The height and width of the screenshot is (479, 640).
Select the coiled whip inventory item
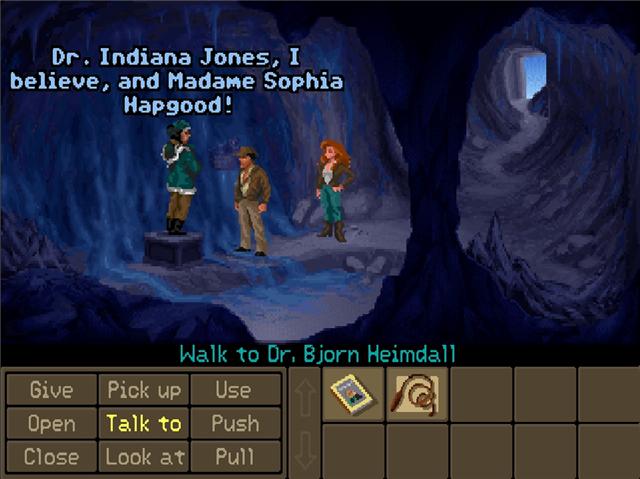click(416, 394)
